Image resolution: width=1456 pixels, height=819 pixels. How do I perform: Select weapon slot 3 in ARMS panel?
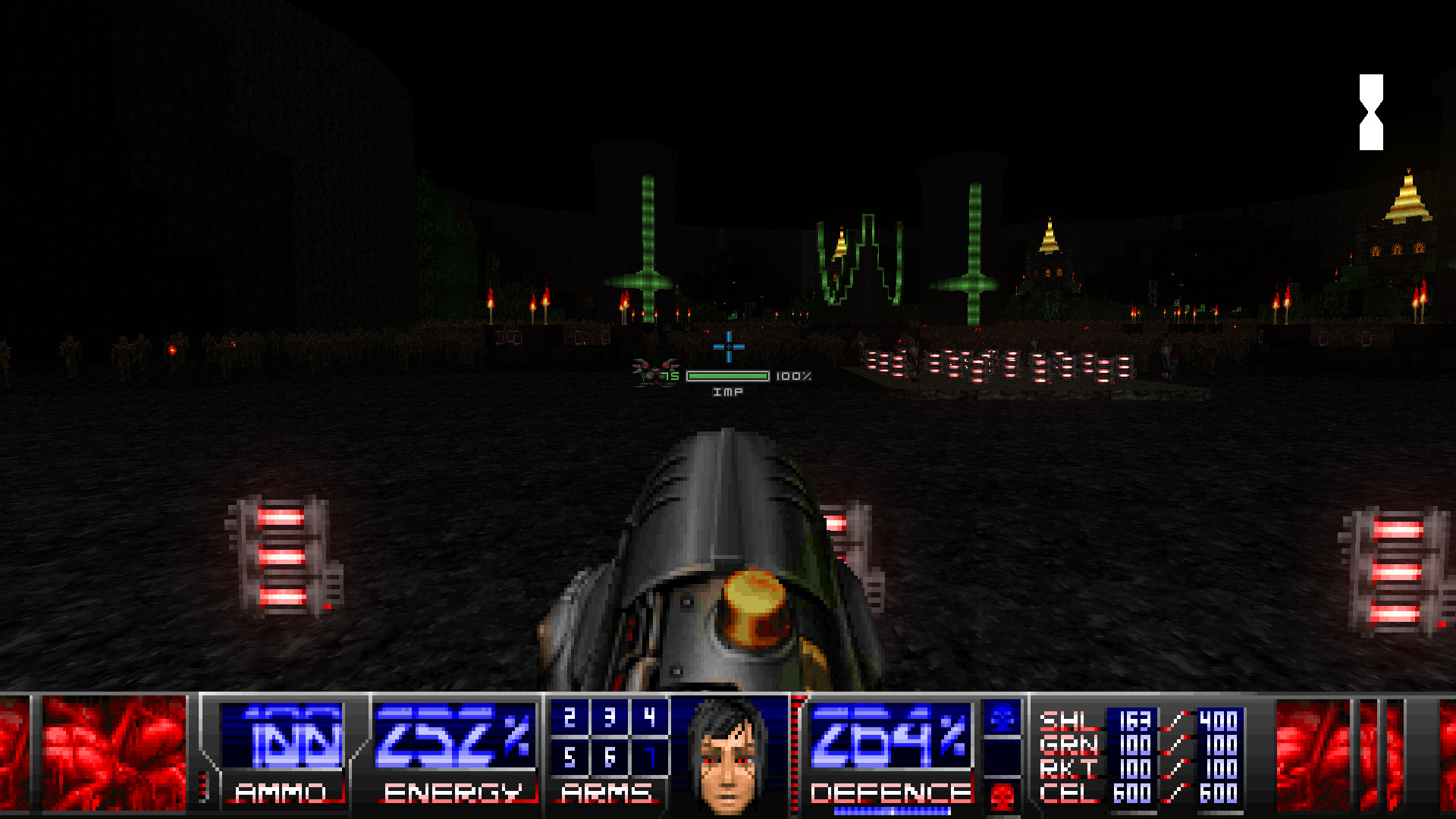click(610, 717)
